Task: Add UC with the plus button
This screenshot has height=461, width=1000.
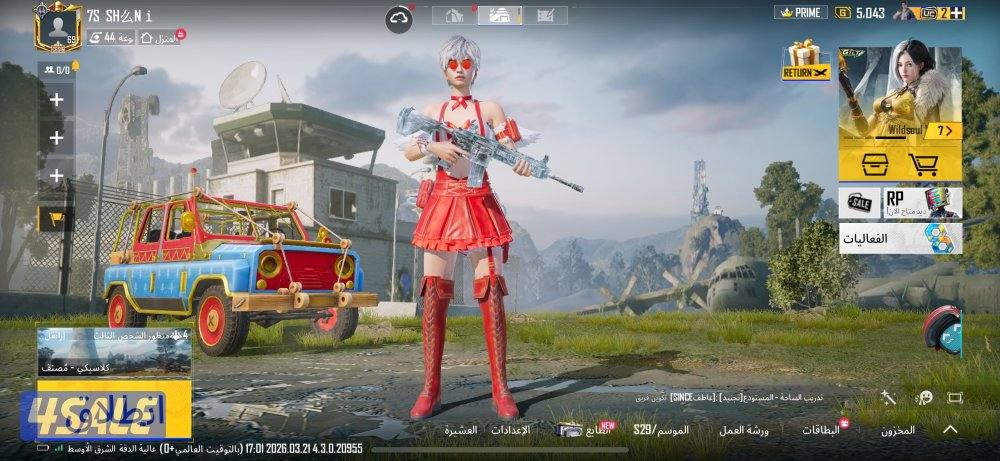Action: (957, 13)
